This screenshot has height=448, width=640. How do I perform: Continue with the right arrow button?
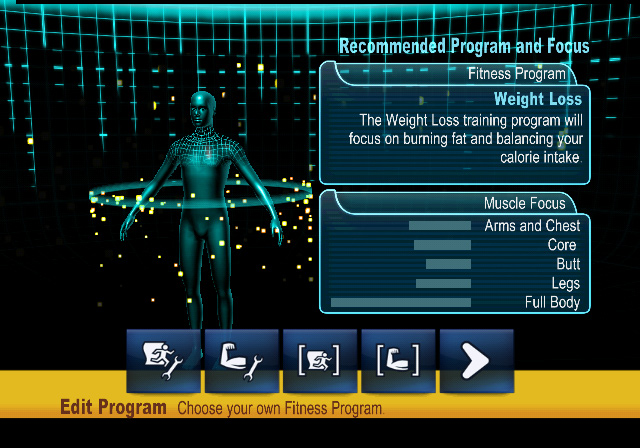476,359
